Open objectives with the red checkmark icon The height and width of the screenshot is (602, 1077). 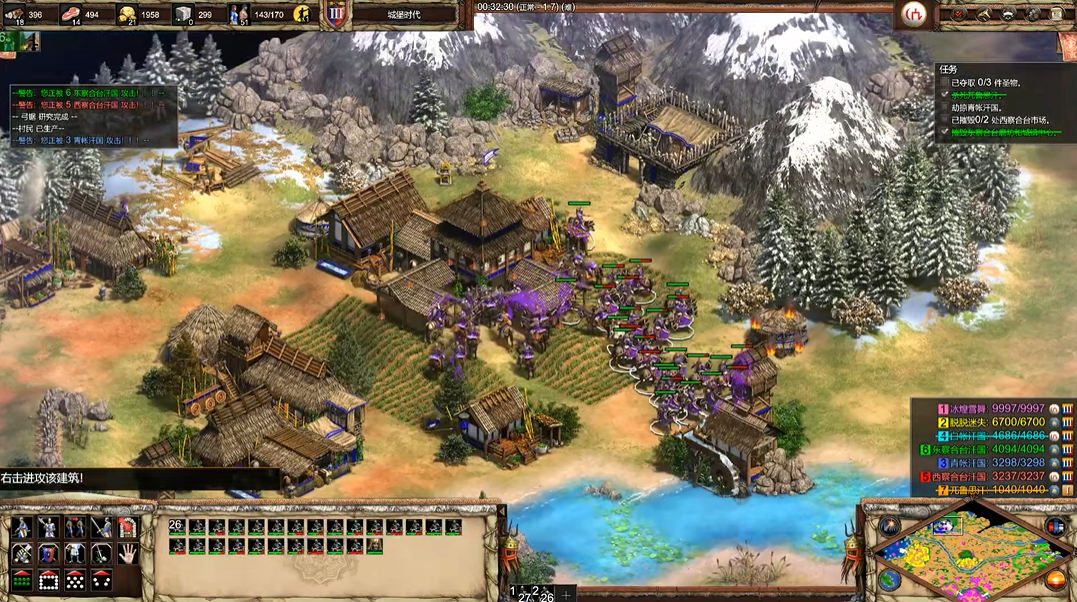(x=958, y=14)
